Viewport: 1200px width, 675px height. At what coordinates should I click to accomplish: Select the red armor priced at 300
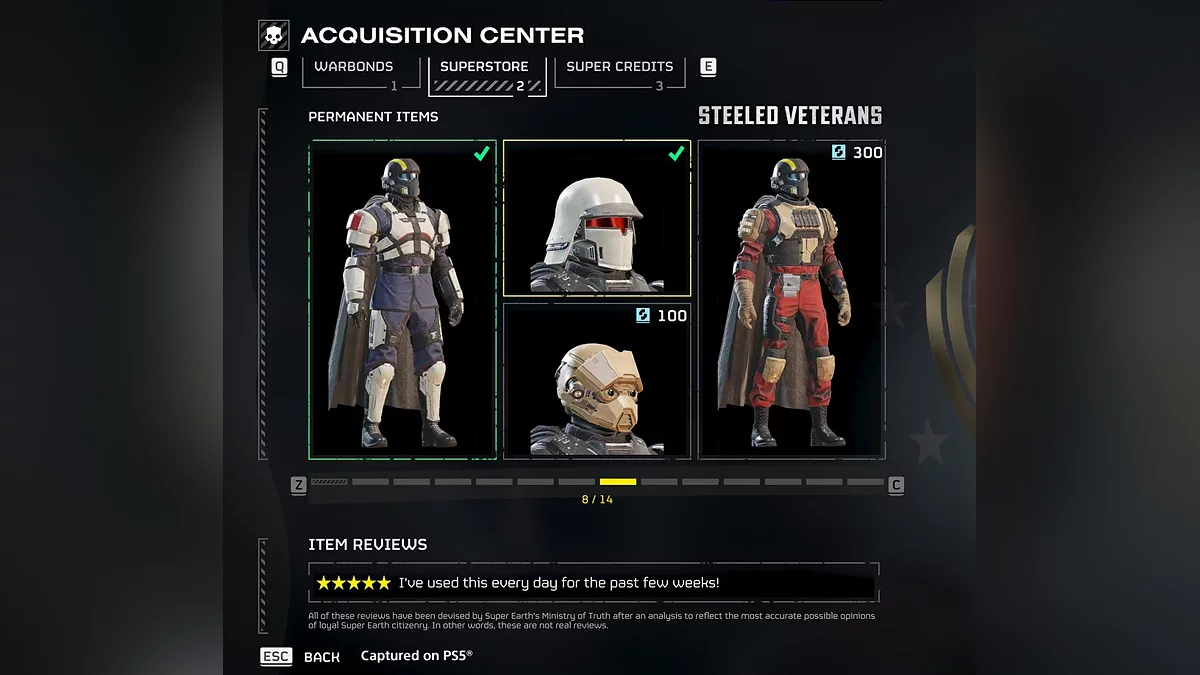tap(791, 299)
